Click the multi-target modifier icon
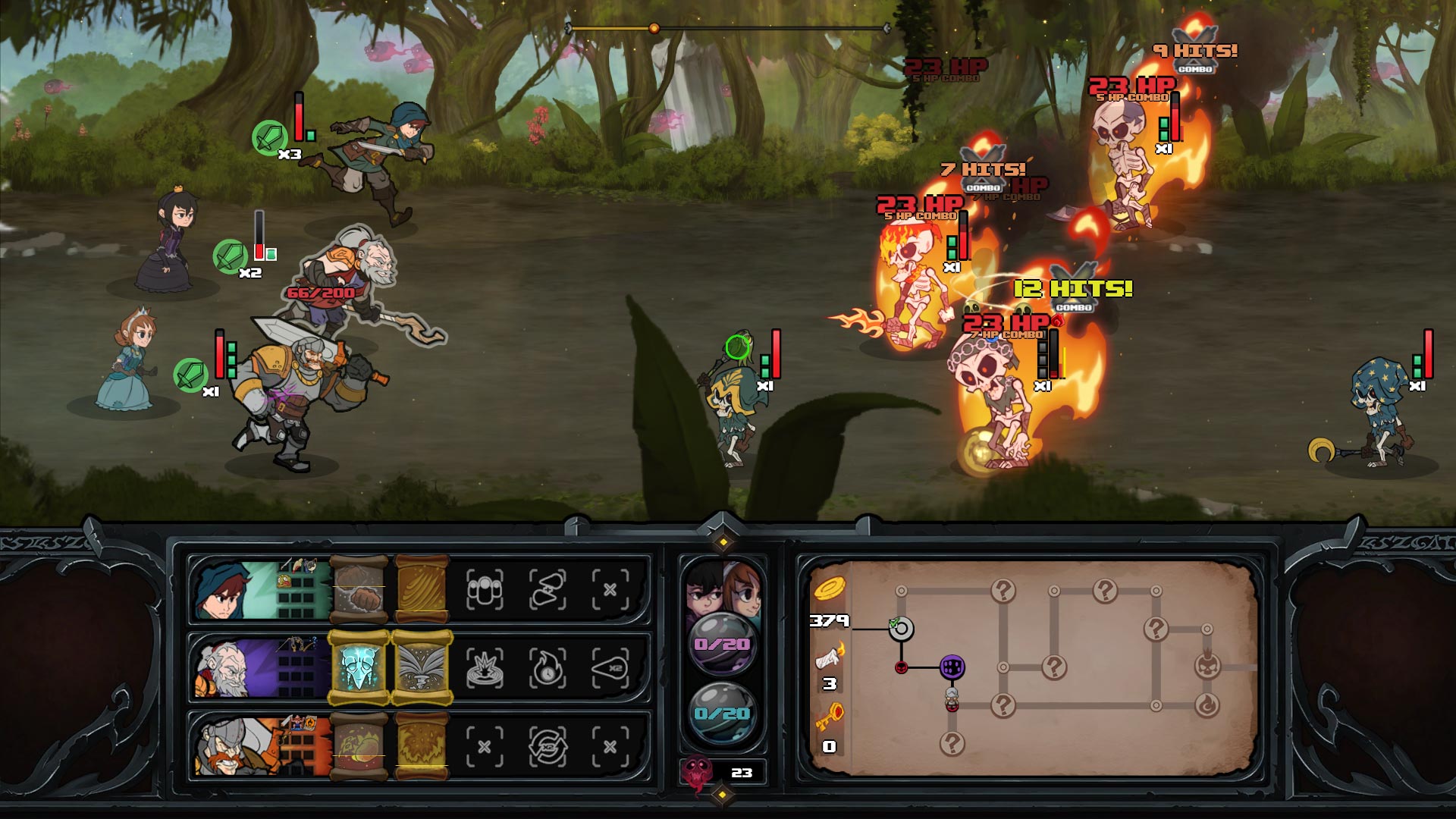The height and width of the screenshot is (819, 1456). tap(484, 589)
